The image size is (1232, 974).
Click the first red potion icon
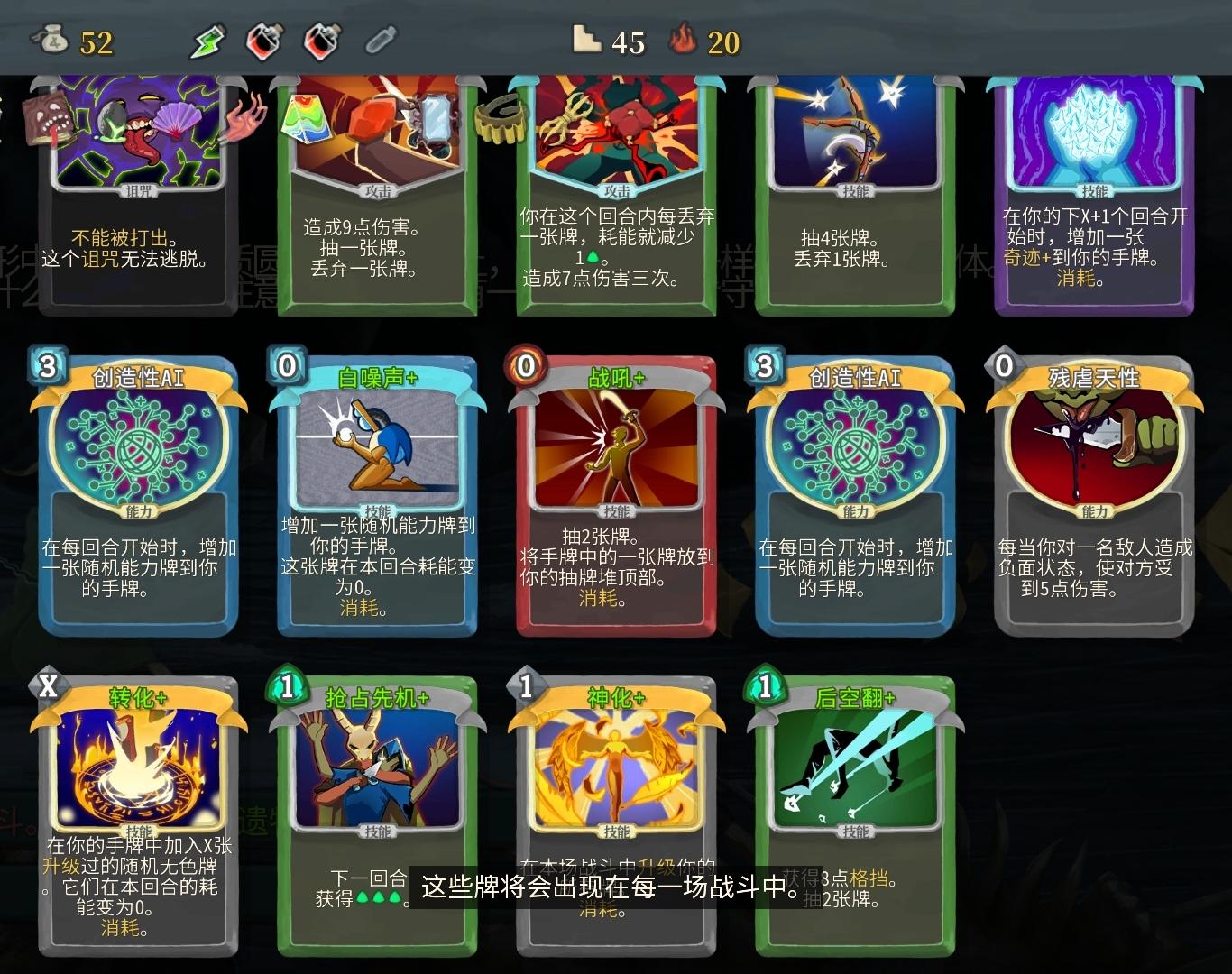click(x=263, y=41)
